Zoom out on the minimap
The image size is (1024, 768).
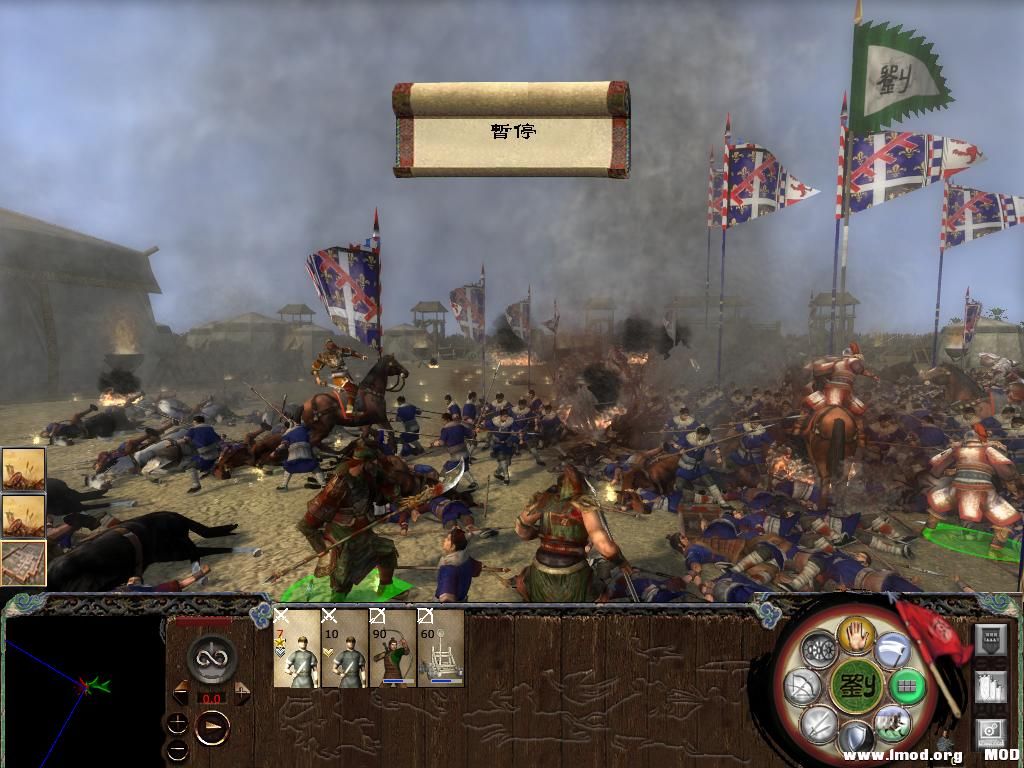click(x=178, y=749)
